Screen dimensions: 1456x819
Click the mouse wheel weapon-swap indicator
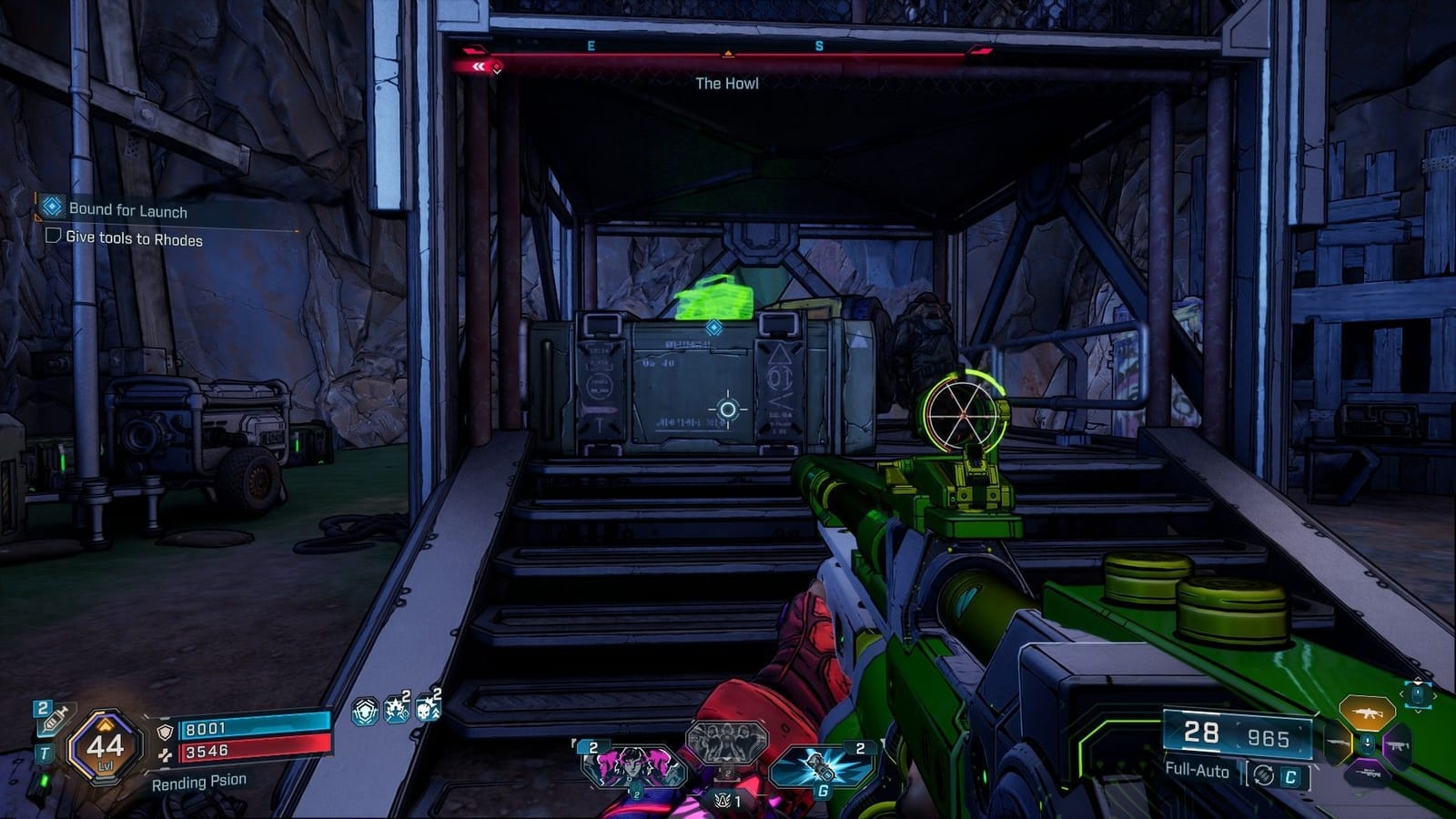pyautogui.click(x=1417, y=693)
